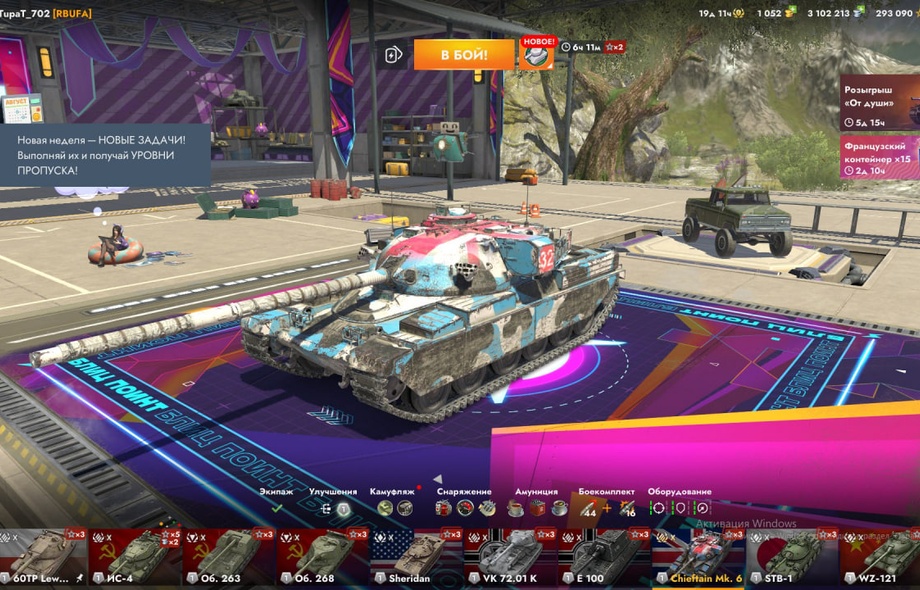The image size is (920, 590).
Task: Open the platoon icon beside the battle button
Action: coord(394,54)
